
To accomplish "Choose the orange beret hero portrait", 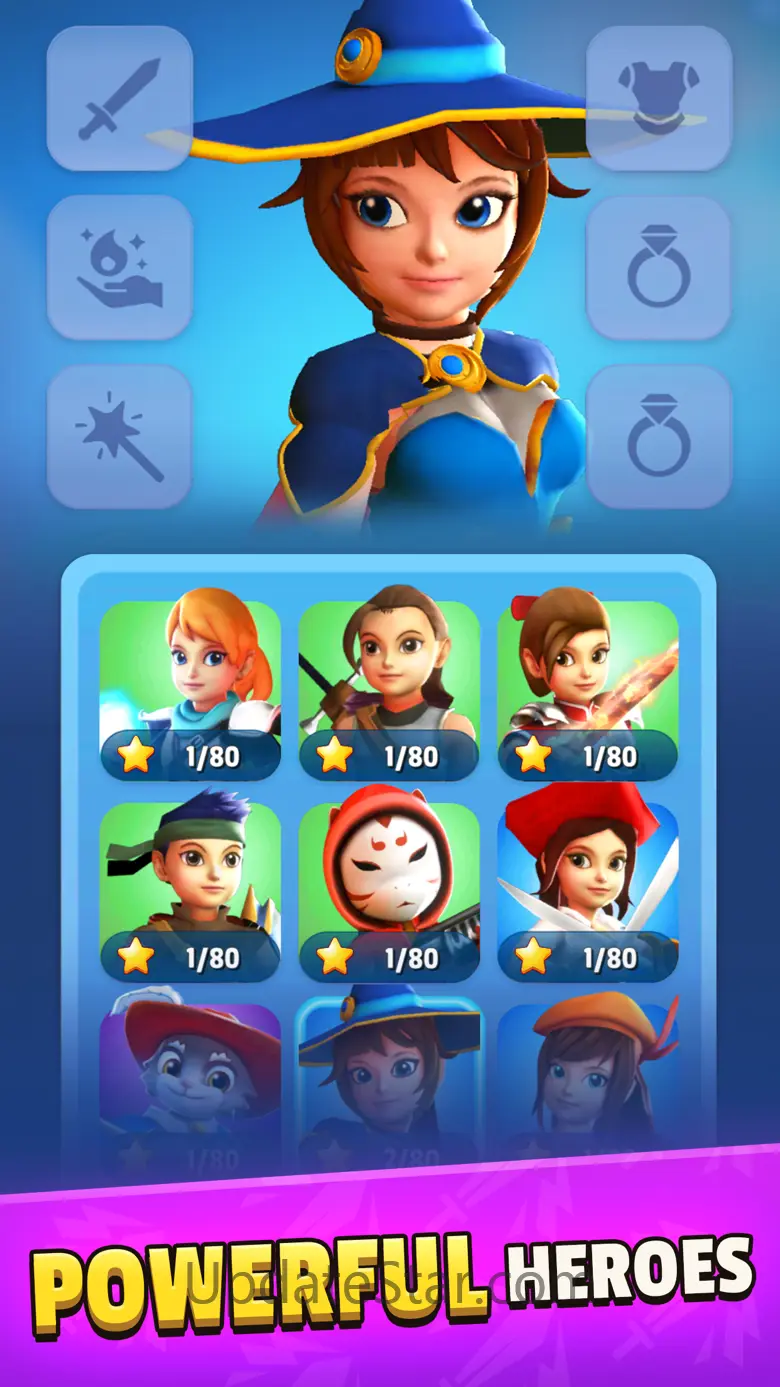I will (x=588, y=1080).
